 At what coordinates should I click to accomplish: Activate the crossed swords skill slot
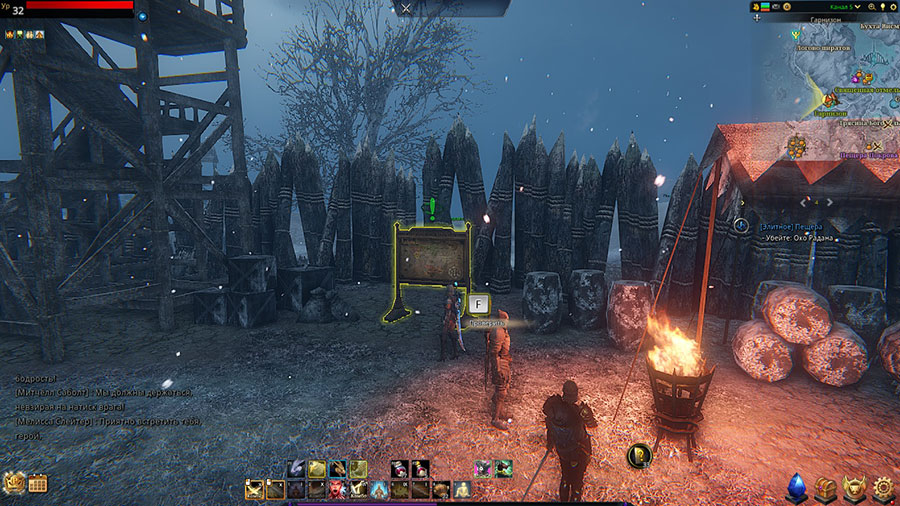point(254,490)
